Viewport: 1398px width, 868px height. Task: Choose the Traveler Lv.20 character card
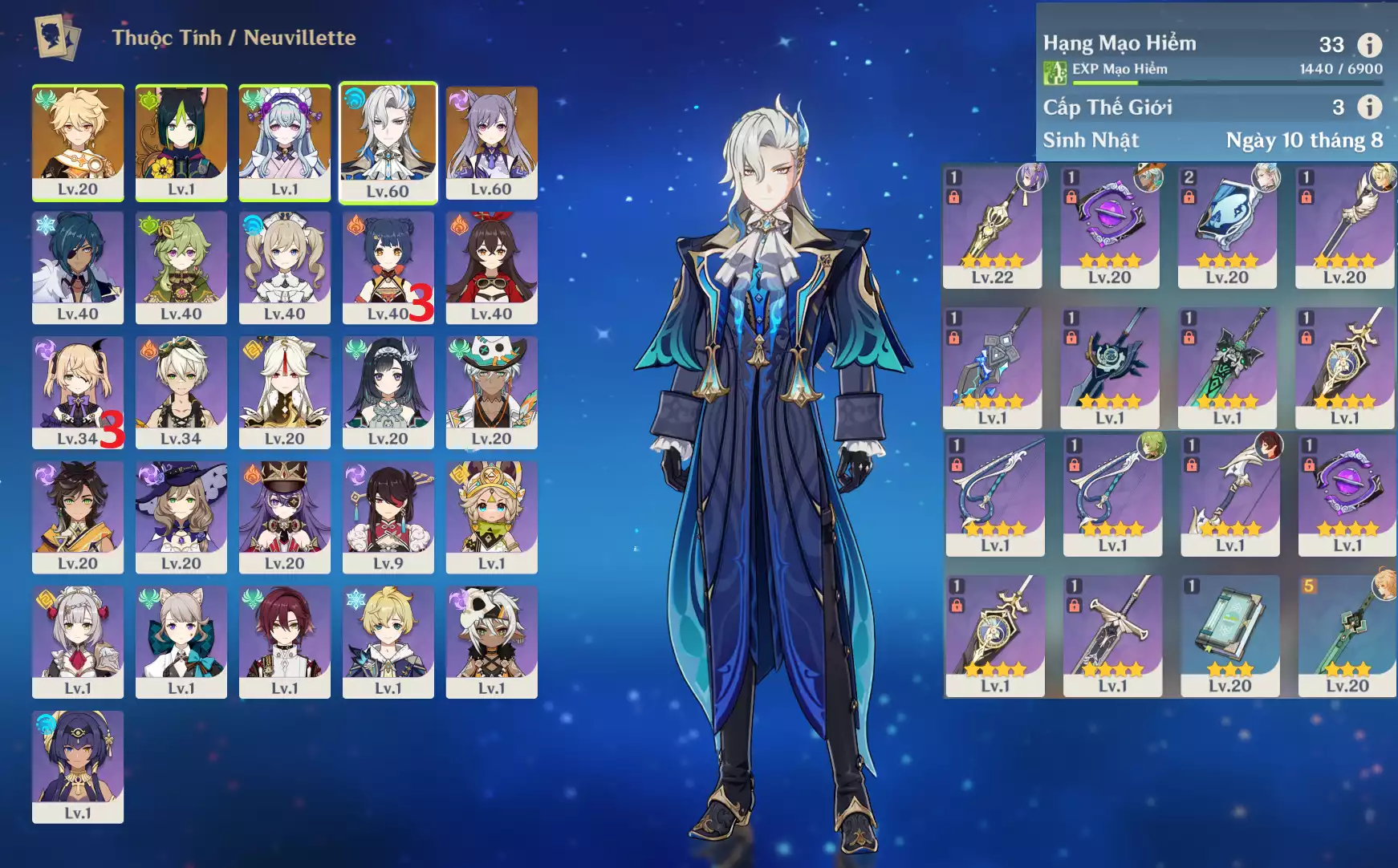pos(78,142)
